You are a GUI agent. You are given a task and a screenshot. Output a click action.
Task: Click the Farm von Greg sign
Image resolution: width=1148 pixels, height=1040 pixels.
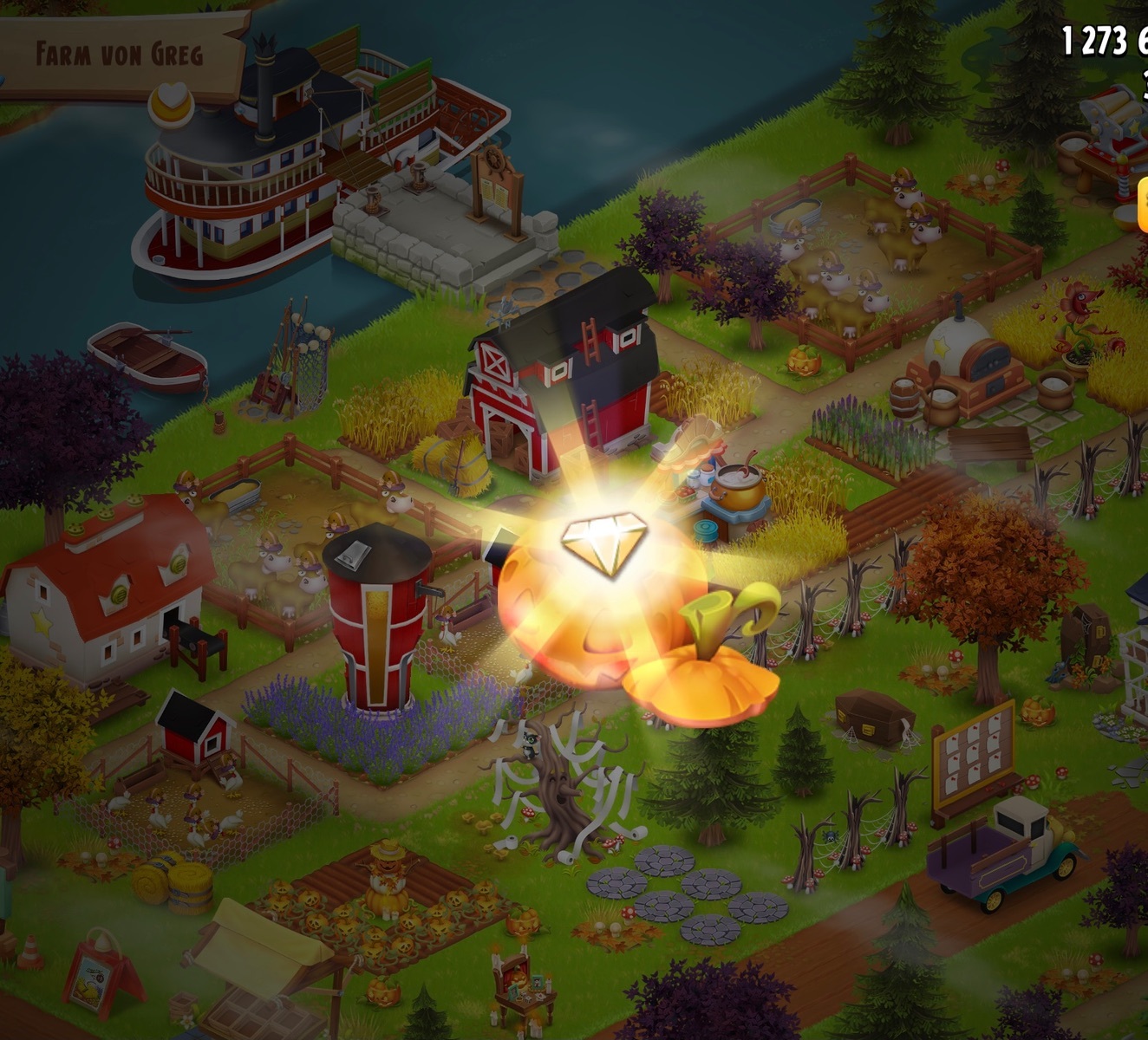[x=120, y=54]
